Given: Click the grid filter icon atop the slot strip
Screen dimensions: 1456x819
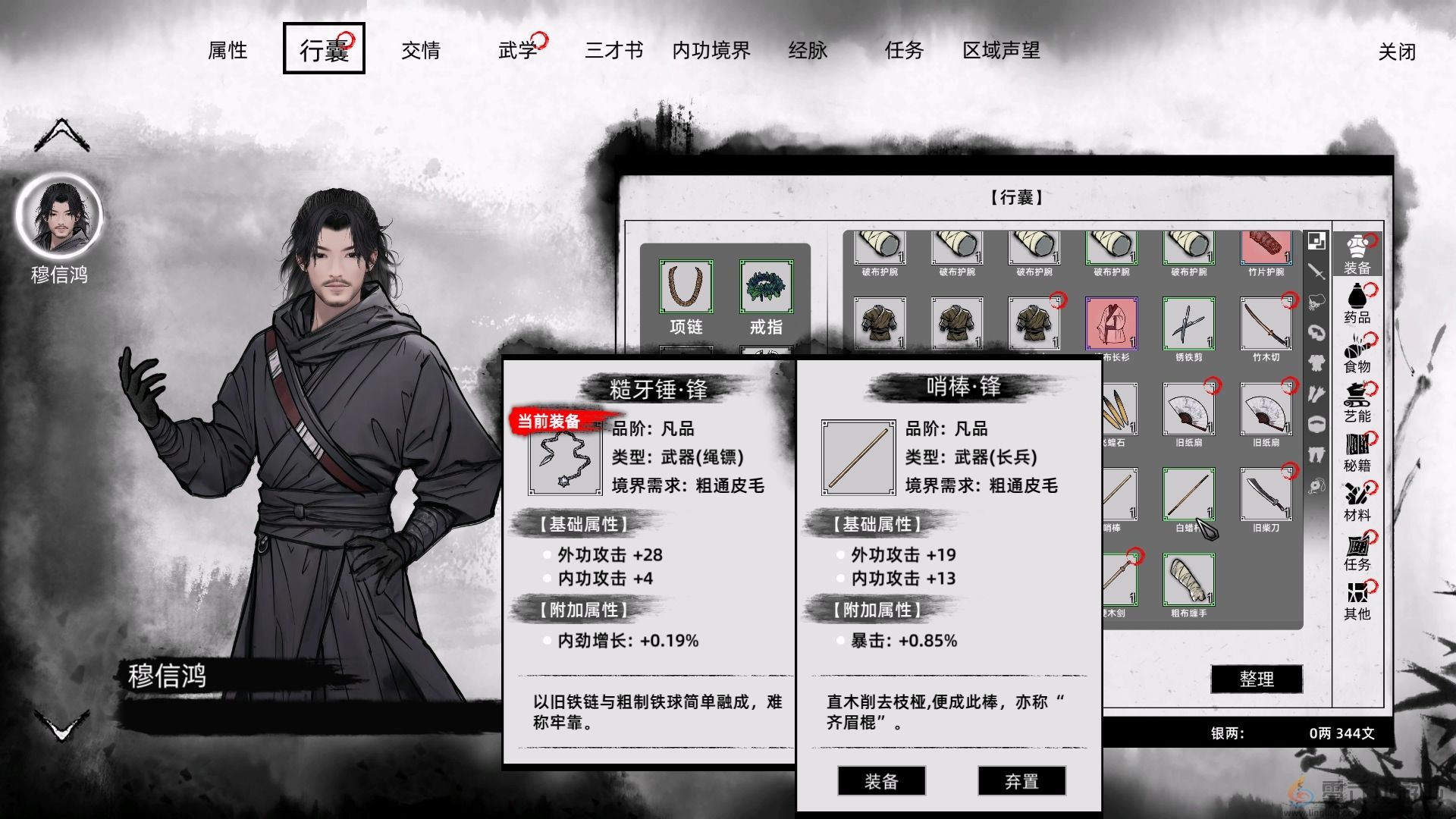Looking at the screenshot, I should click(x=1316, y=240).
